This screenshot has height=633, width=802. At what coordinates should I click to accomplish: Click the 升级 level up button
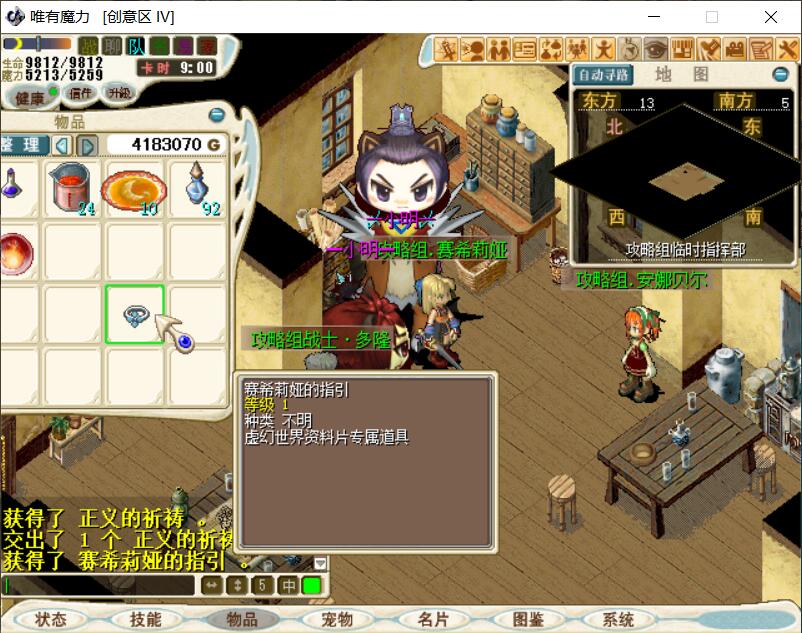(x=120, y=93)
